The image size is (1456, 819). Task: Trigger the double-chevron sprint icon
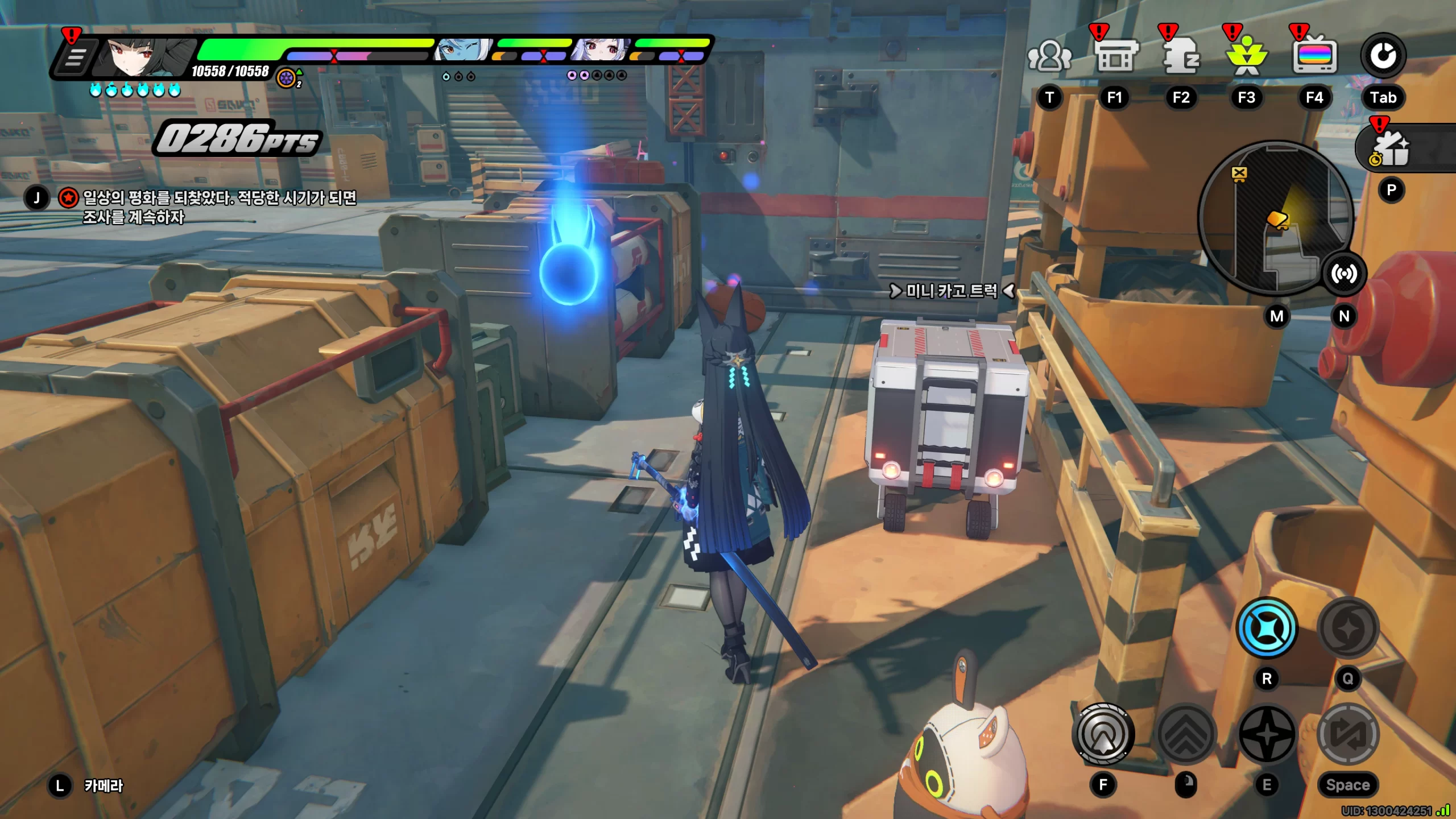point(1186,734)
